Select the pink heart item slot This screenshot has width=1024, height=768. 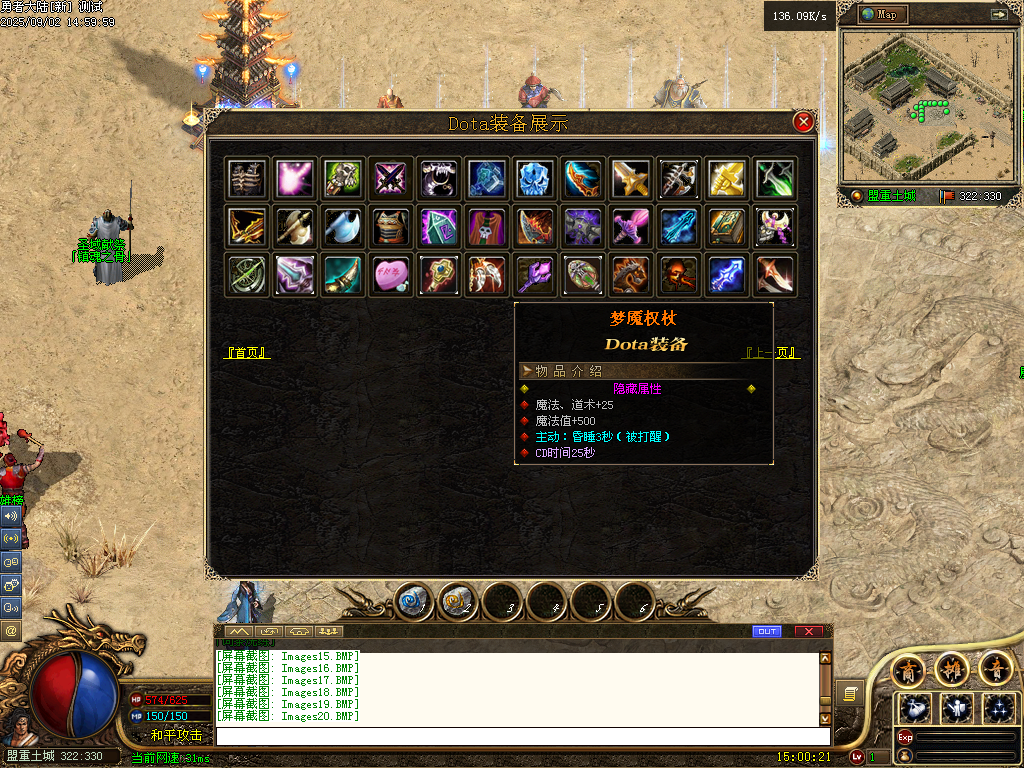[389, 275]
